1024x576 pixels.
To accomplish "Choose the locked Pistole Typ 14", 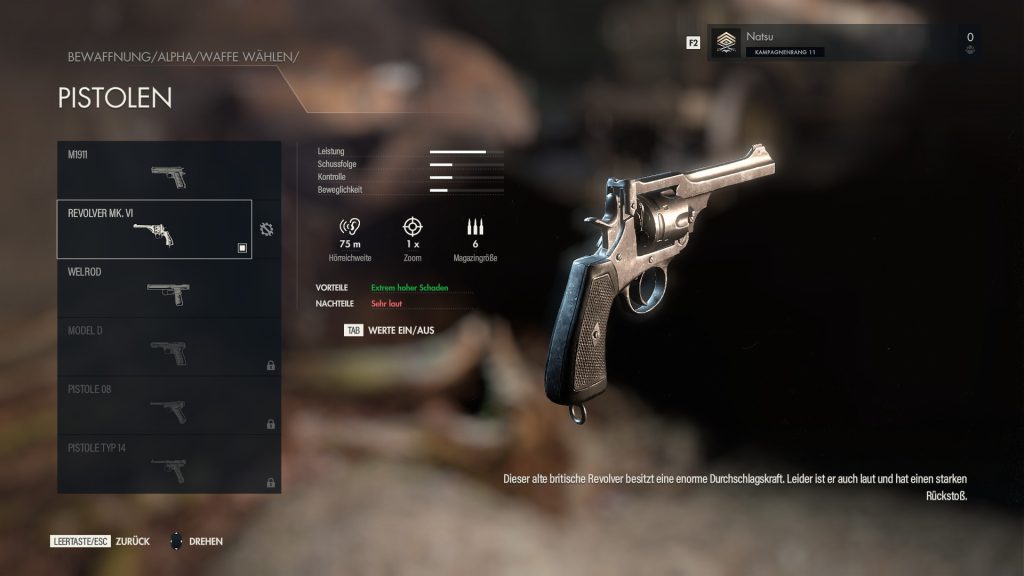I will tap(168, 464).
